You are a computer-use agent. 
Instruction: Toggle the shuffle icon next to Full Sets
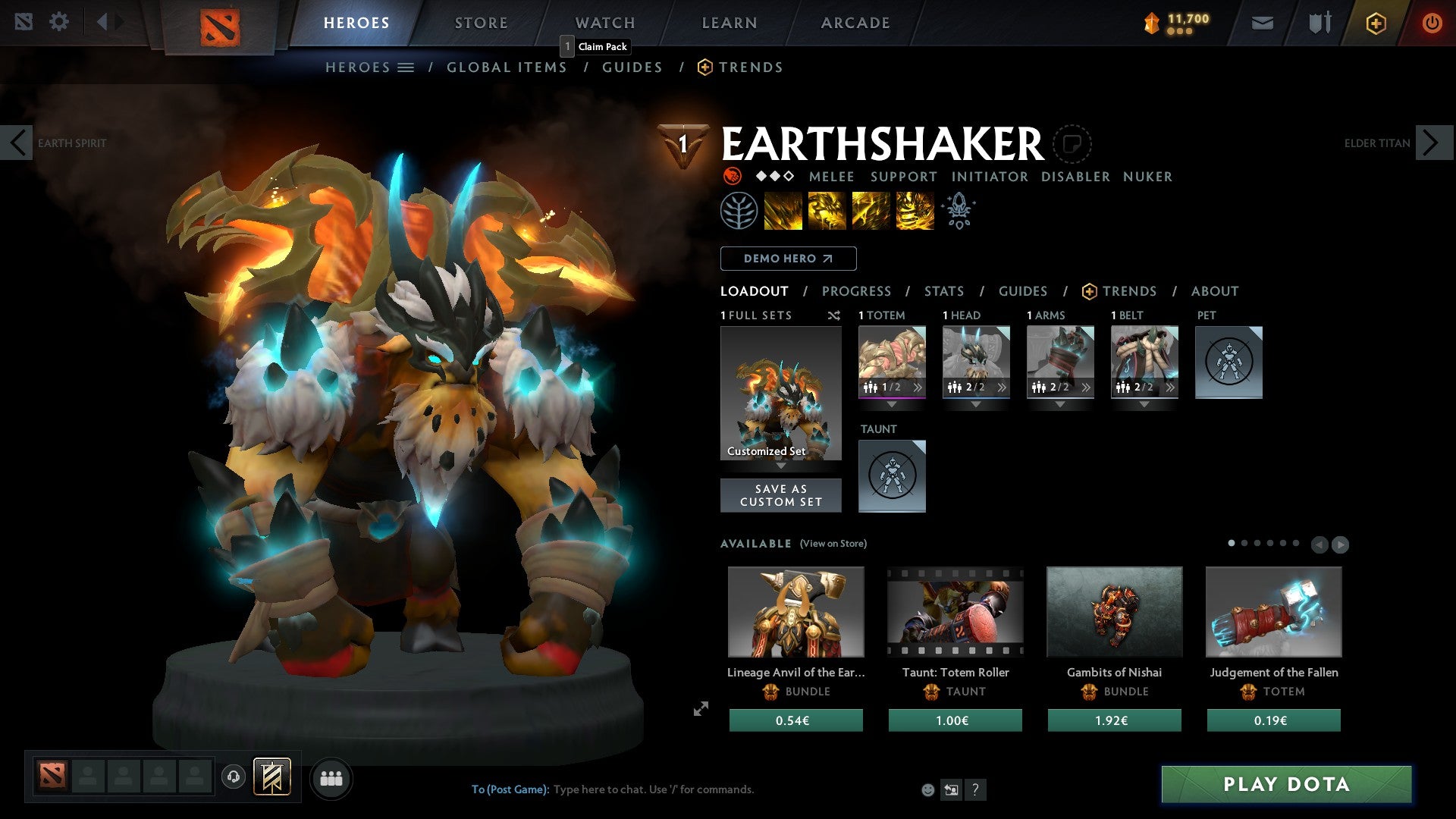point(834,315)
